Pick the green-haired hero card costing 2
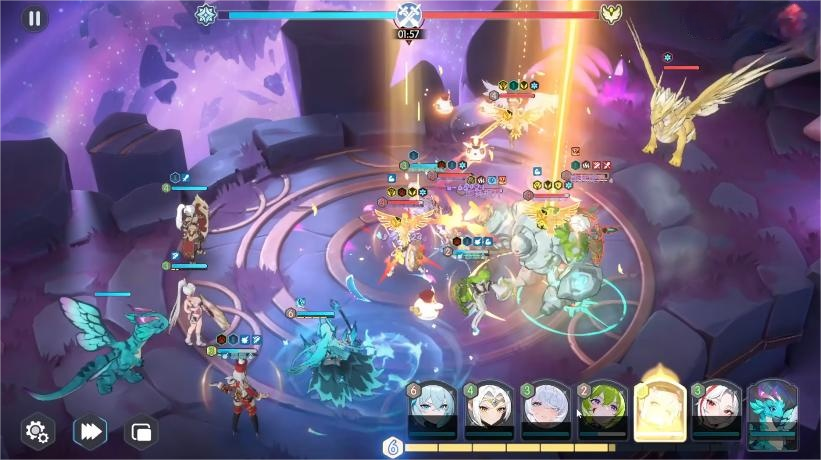The image size is (821, 460). [x=603, y=411]
